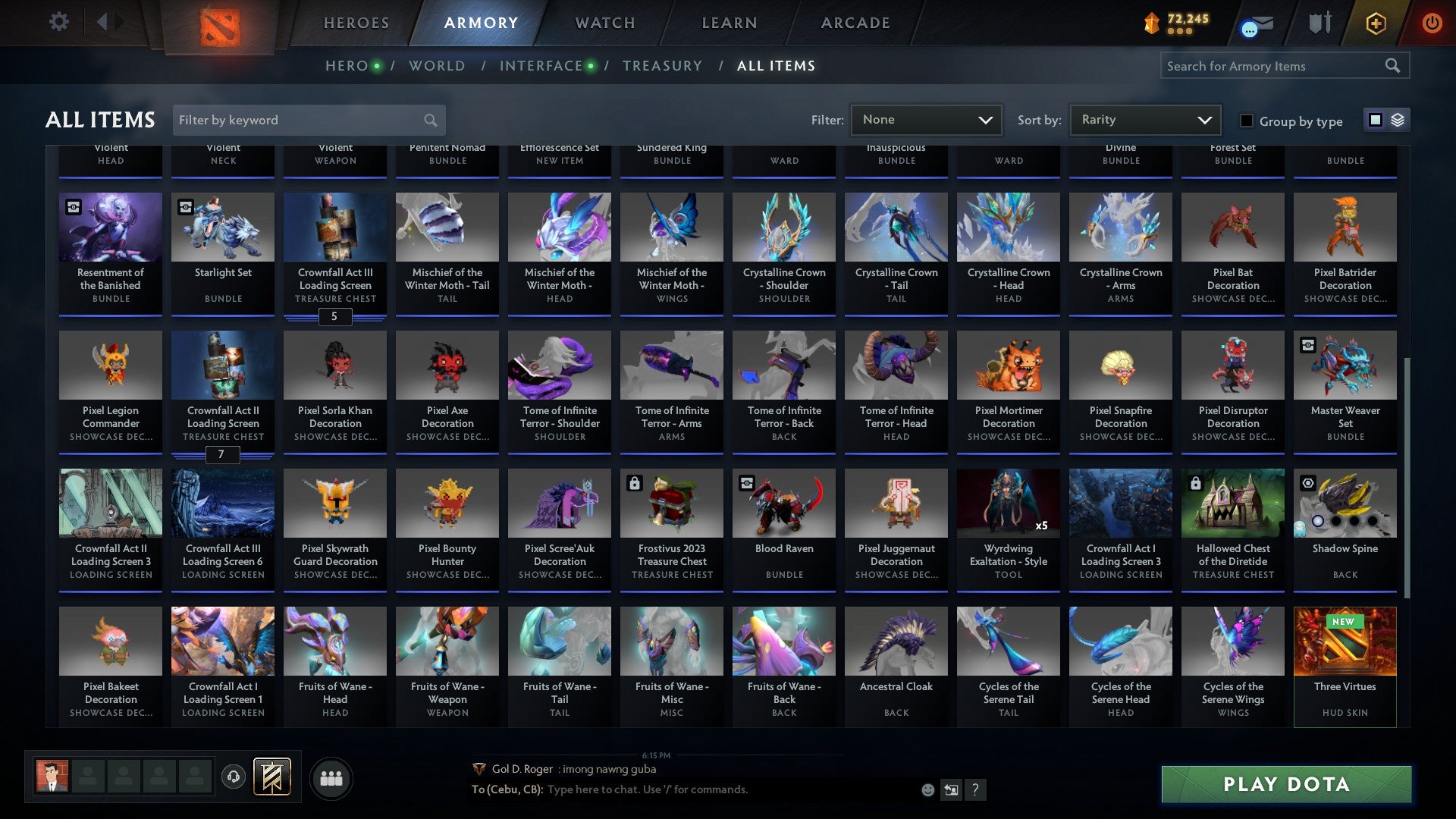Switch to the WATCH tab
1456x819 pixels.
[x=604, y=23]
